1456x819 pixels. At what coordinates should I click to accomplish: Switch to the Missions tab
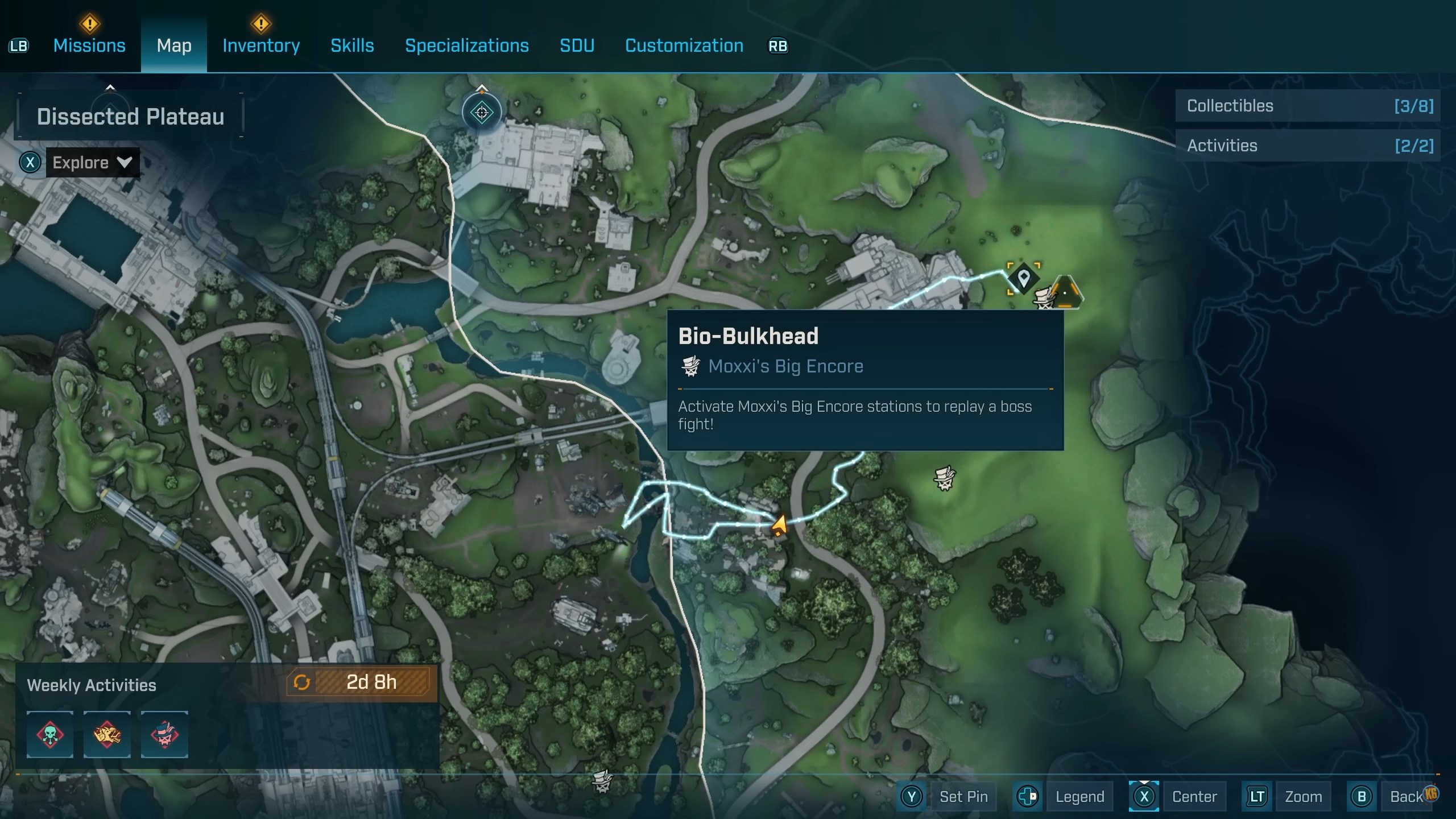[89, 45]
